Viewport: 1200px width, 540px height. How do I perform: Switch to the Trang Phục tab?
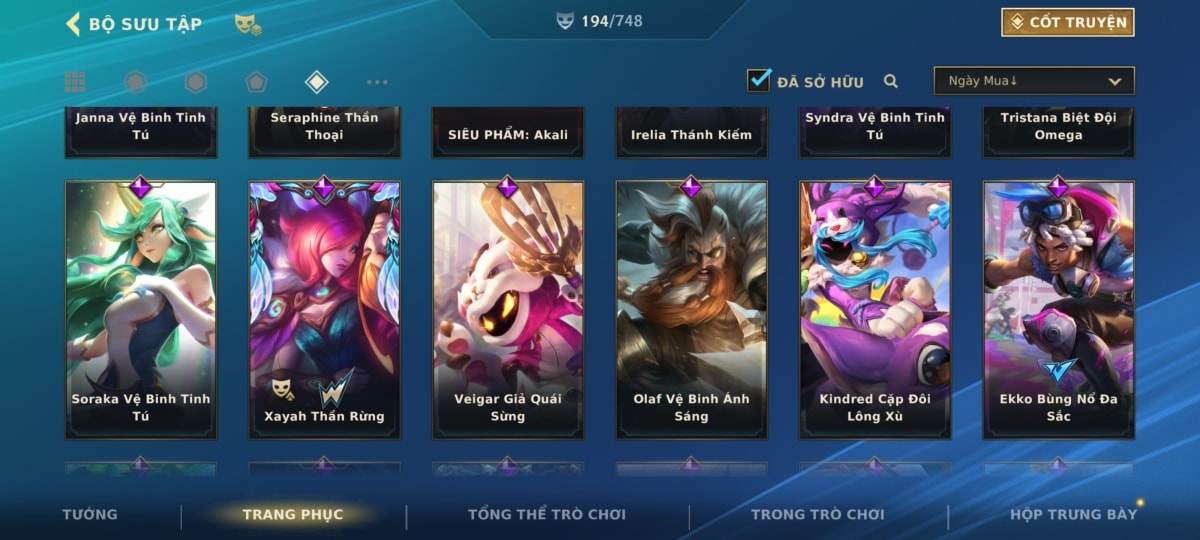[x=292, y=515]
